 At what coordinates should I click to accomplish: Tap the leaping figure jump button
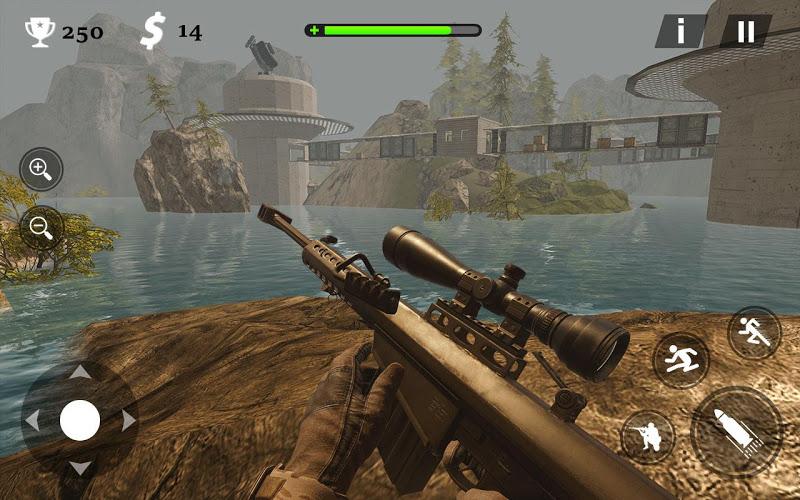(x=682, y=359)
